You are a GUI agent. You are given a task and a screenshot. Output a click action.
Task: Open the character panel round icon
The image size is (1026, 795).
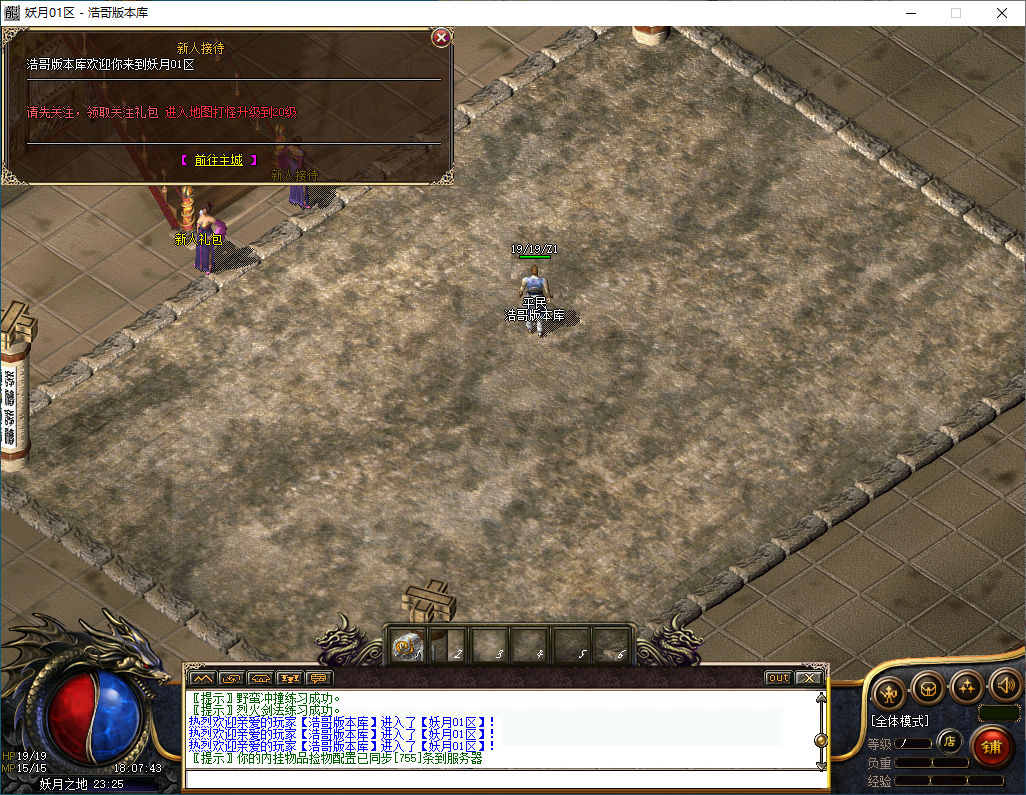[889, 691]
